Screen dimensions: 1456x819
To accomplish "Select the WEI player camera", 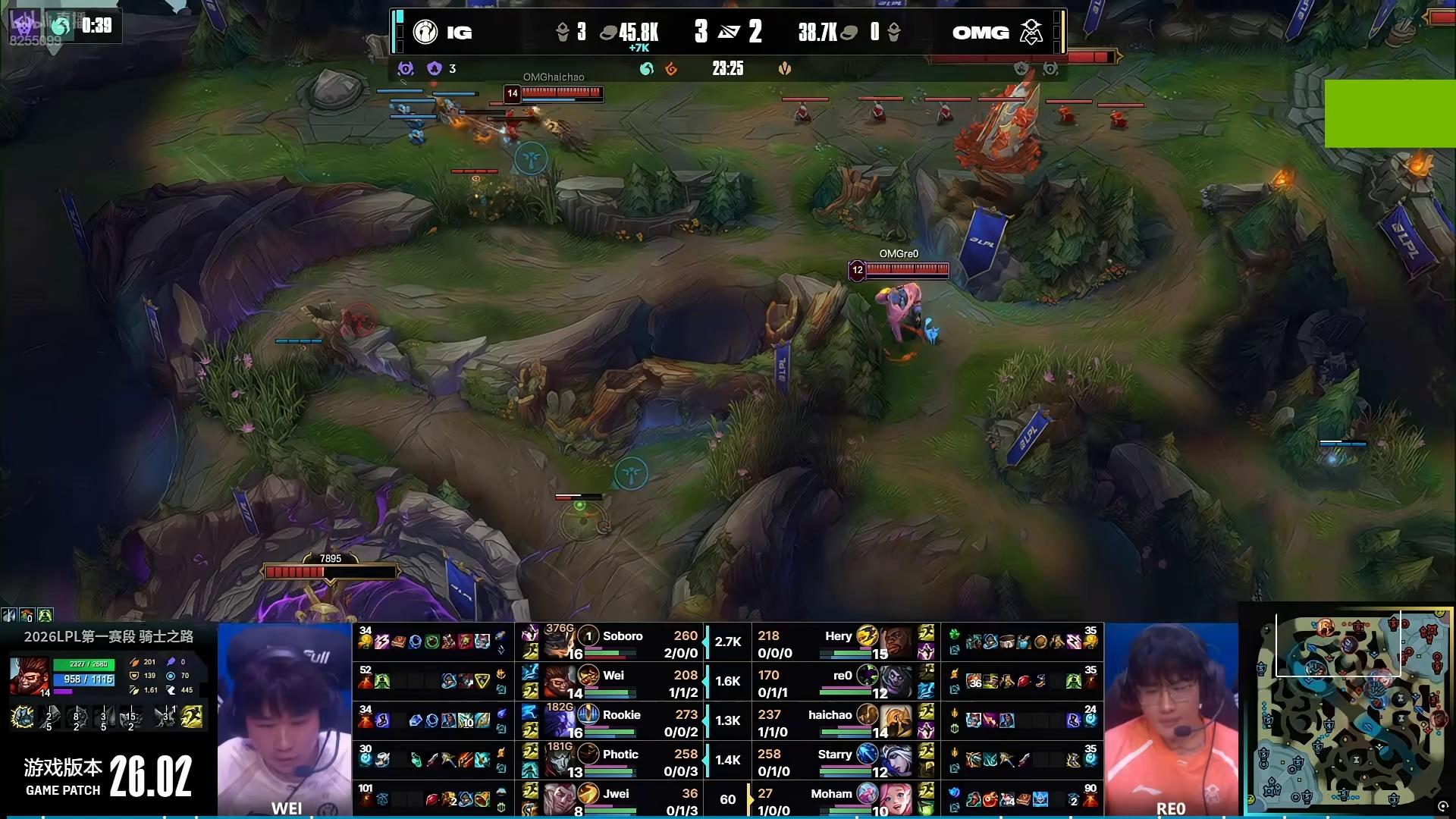I will tap(284, 719).
